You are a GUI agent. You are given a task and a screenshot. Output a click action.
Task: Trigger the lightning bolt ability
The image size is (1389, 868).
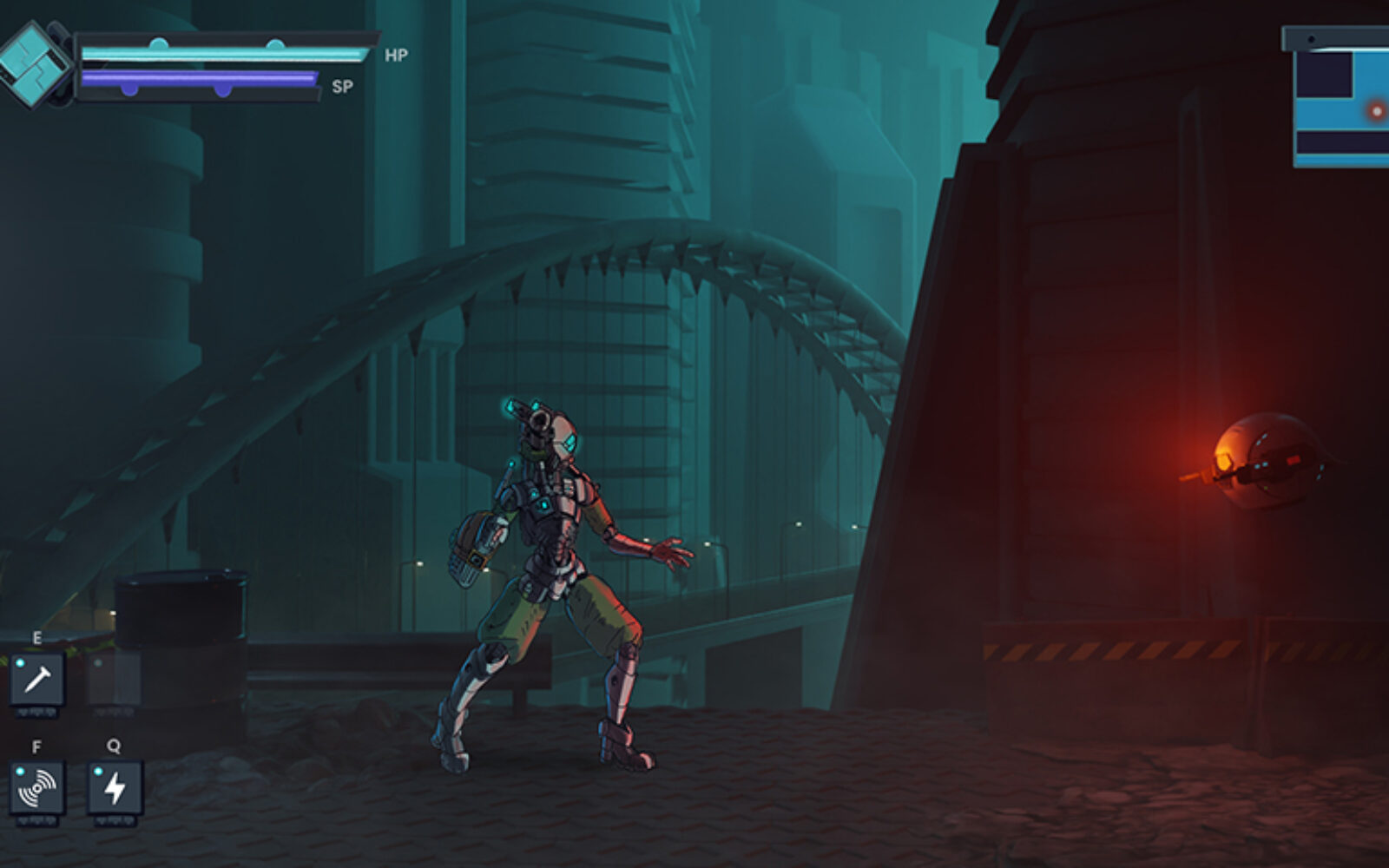pos(115,787)
